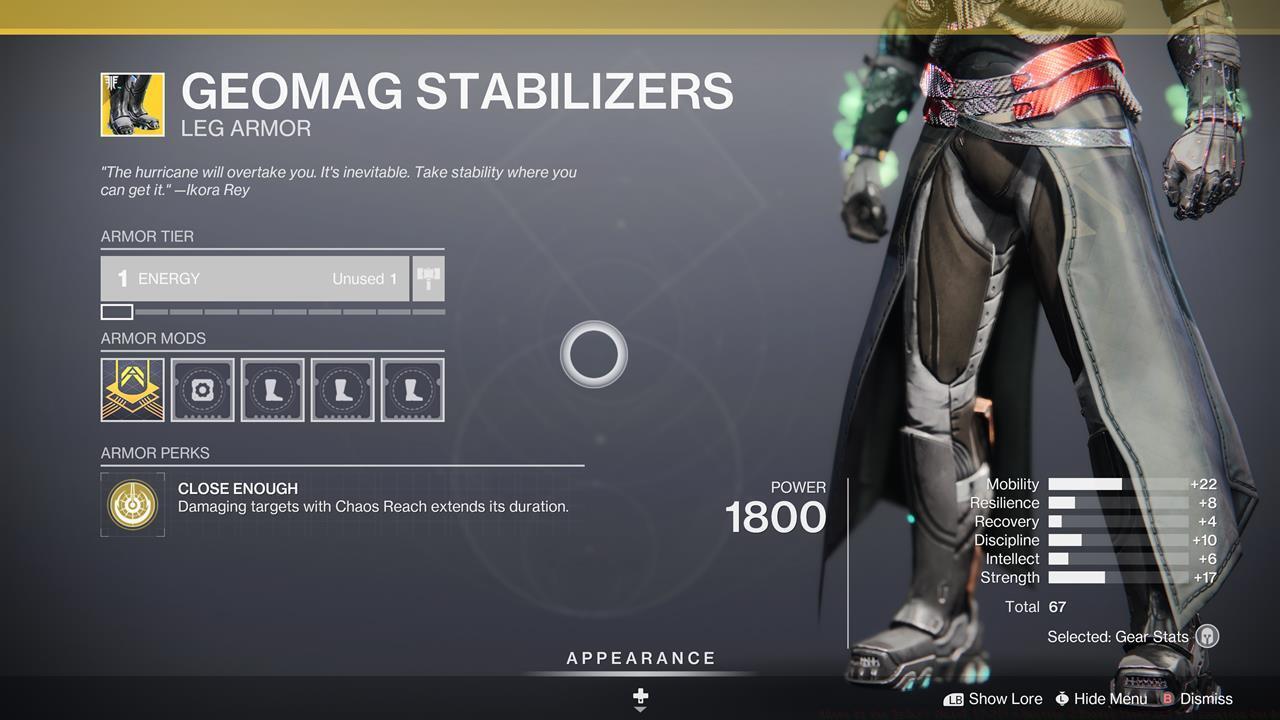Open the gear-shaped general armor mod slot

click(203, 390)
